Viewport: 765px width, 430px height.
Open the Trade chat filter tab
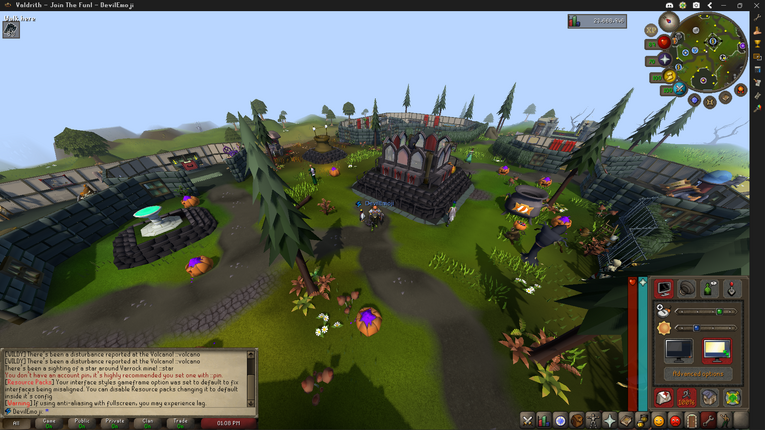(181, 423)
